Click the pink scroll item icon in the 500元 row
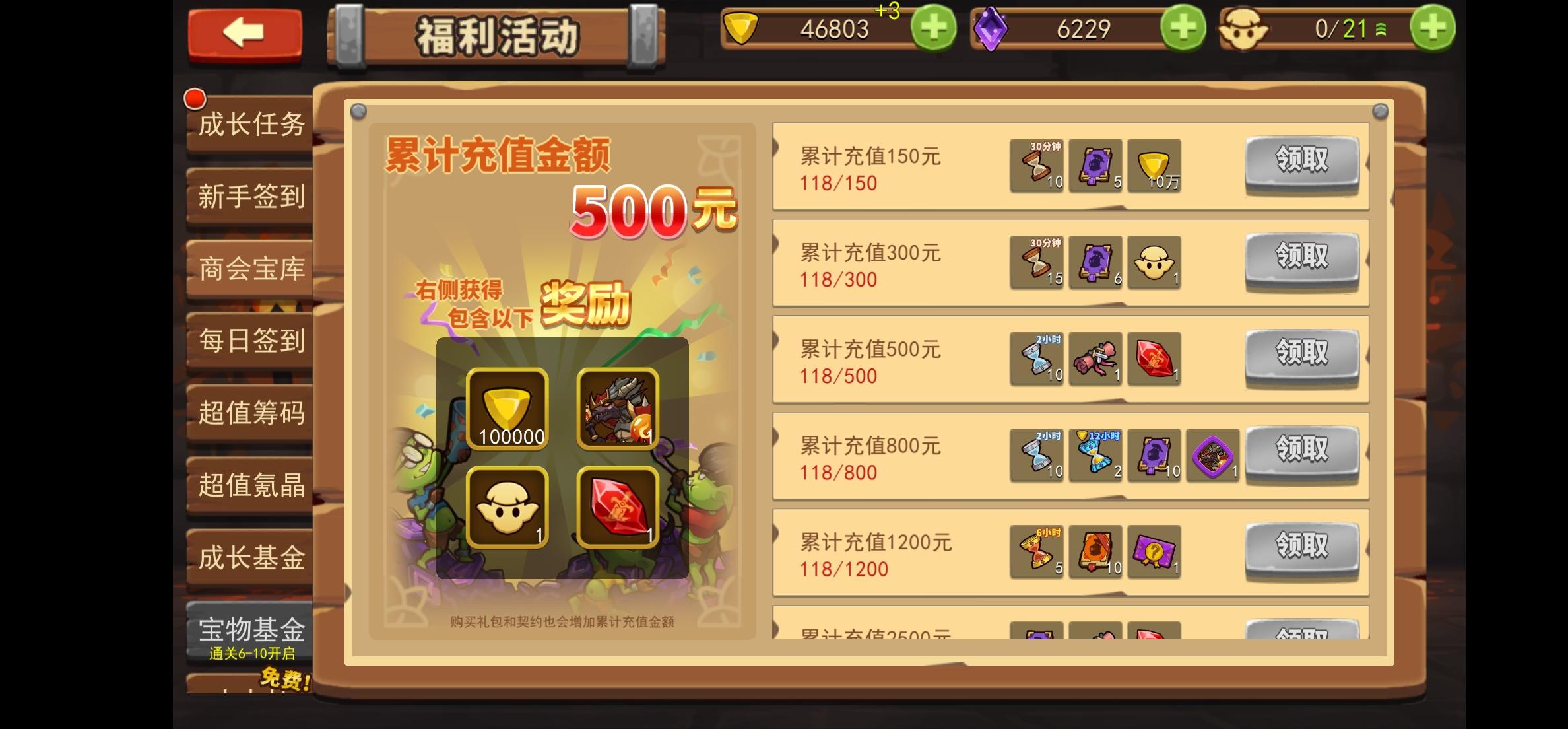 pos(1095,359)
